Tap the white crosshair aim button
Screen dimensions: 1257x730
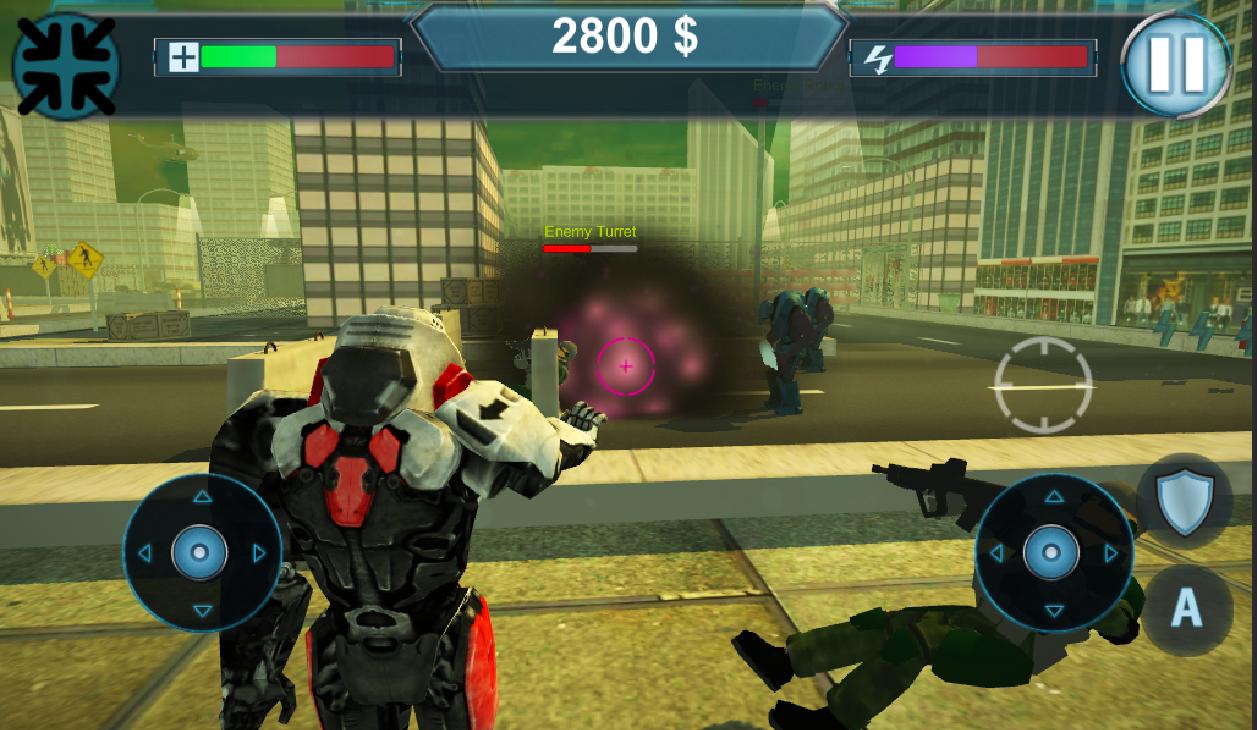click(1043, 385)
